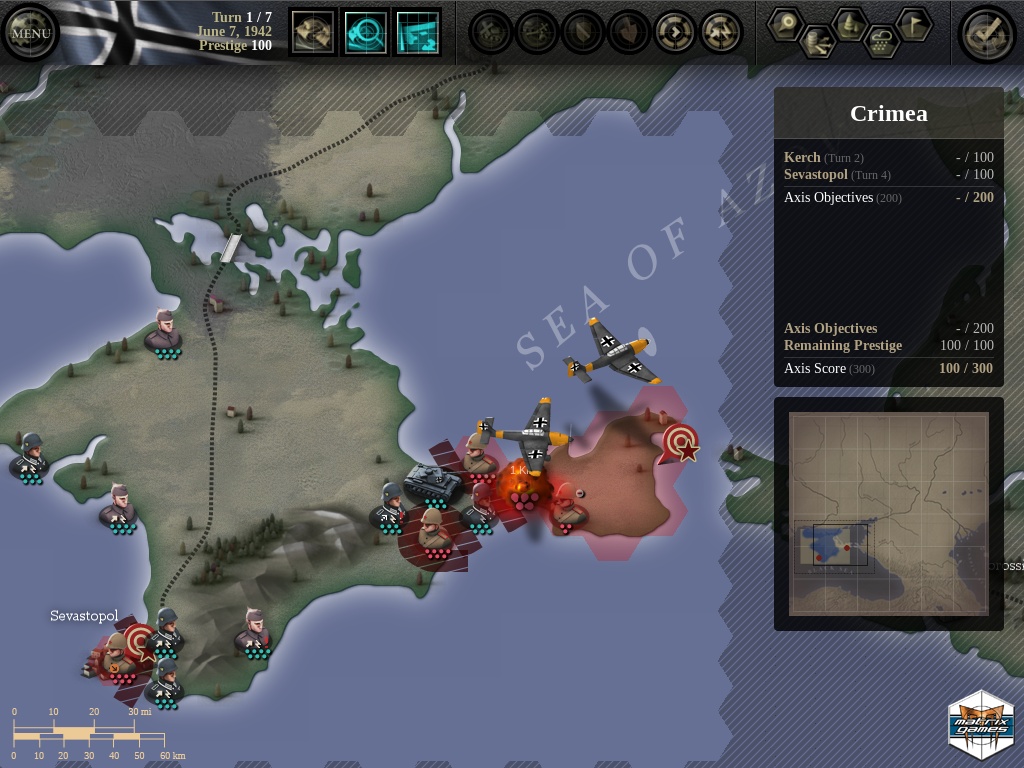Click the next unit arrow button
The width and height of the screenshot is (1024, 768).
675,32
